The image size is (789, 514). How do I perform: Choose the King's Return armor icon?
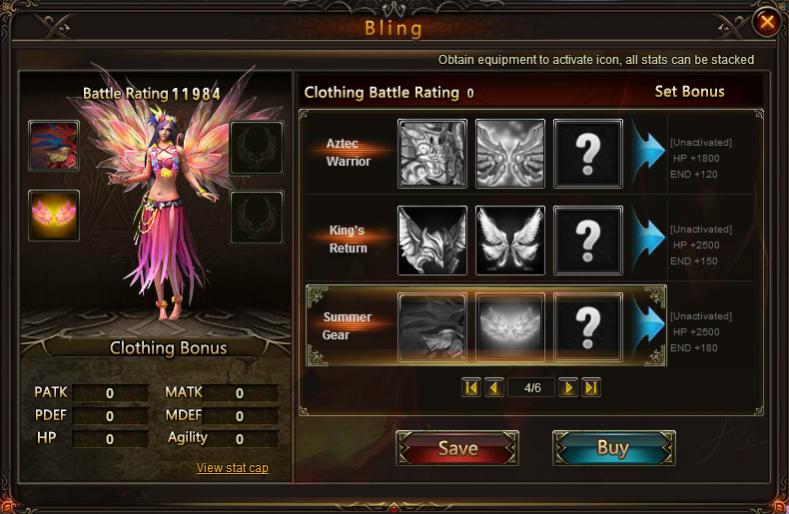[432, 240]
